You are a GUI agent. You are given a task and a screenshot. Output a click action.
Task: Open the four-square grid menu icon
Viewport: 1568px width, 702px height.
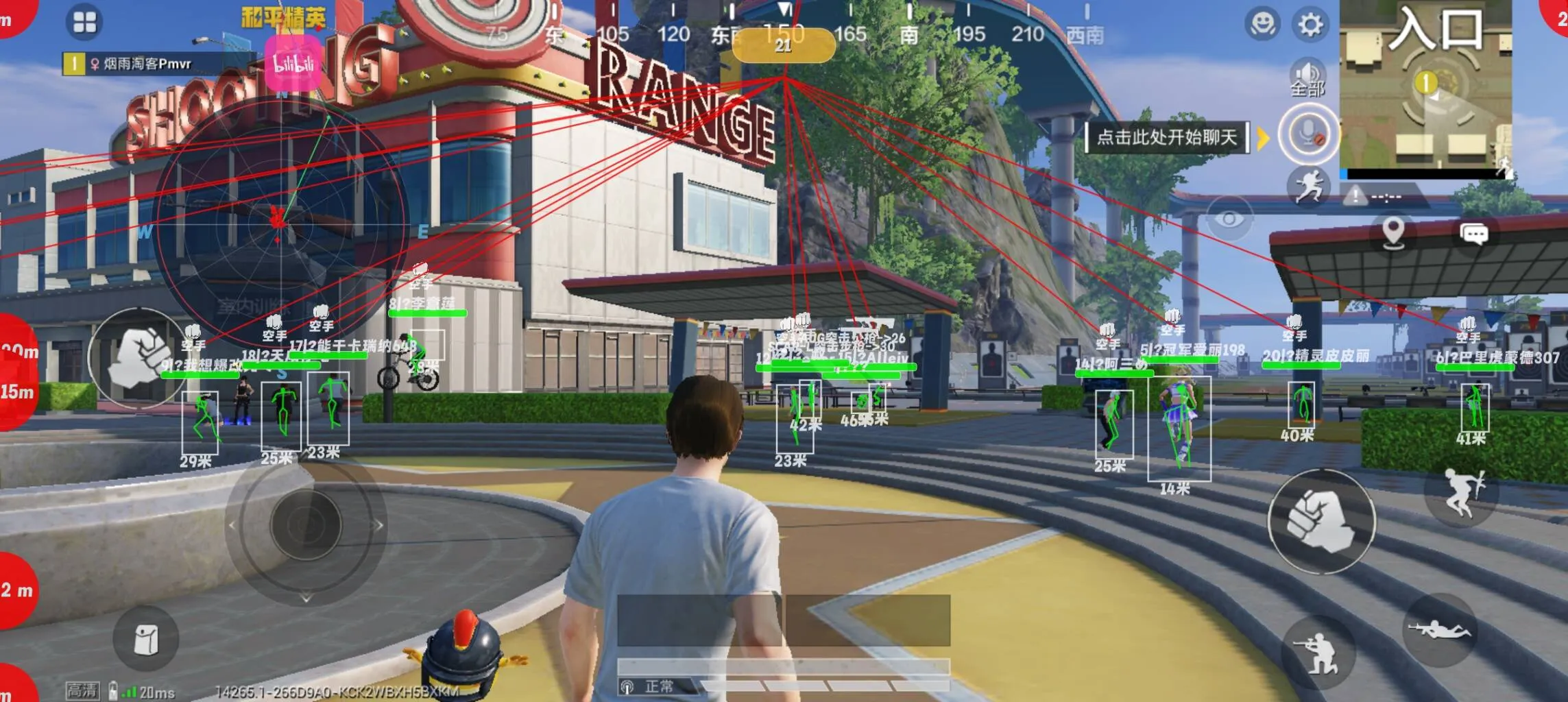[x=84, y=23]
